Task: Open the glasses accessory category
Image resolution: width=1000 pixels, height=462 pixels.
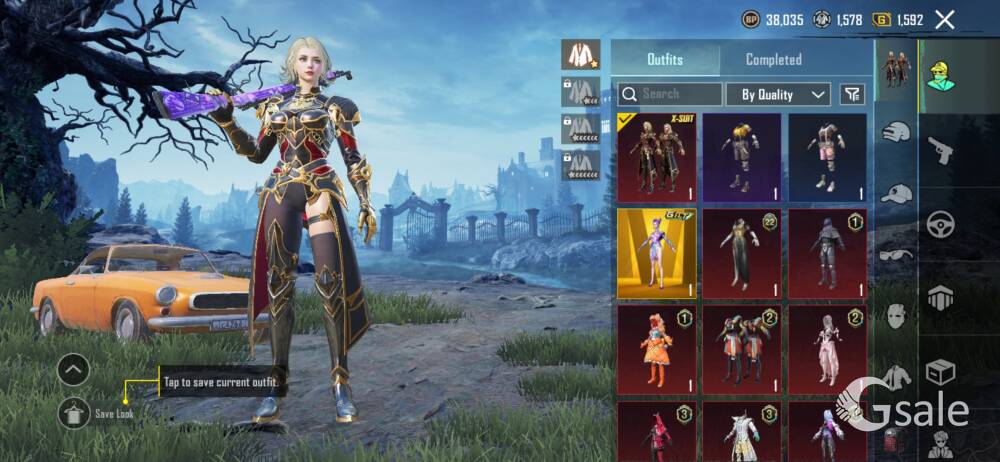Action: 896,255
